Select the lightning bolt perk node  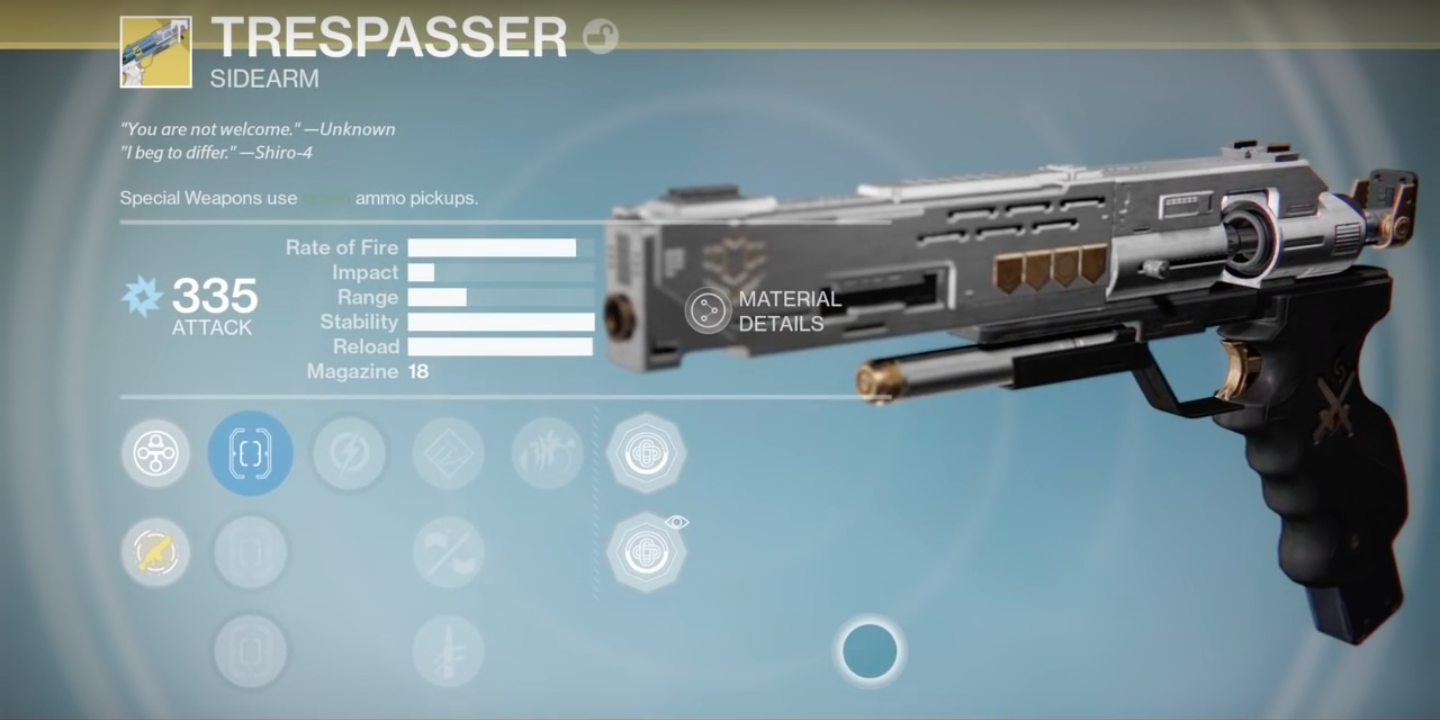(349, 453)
